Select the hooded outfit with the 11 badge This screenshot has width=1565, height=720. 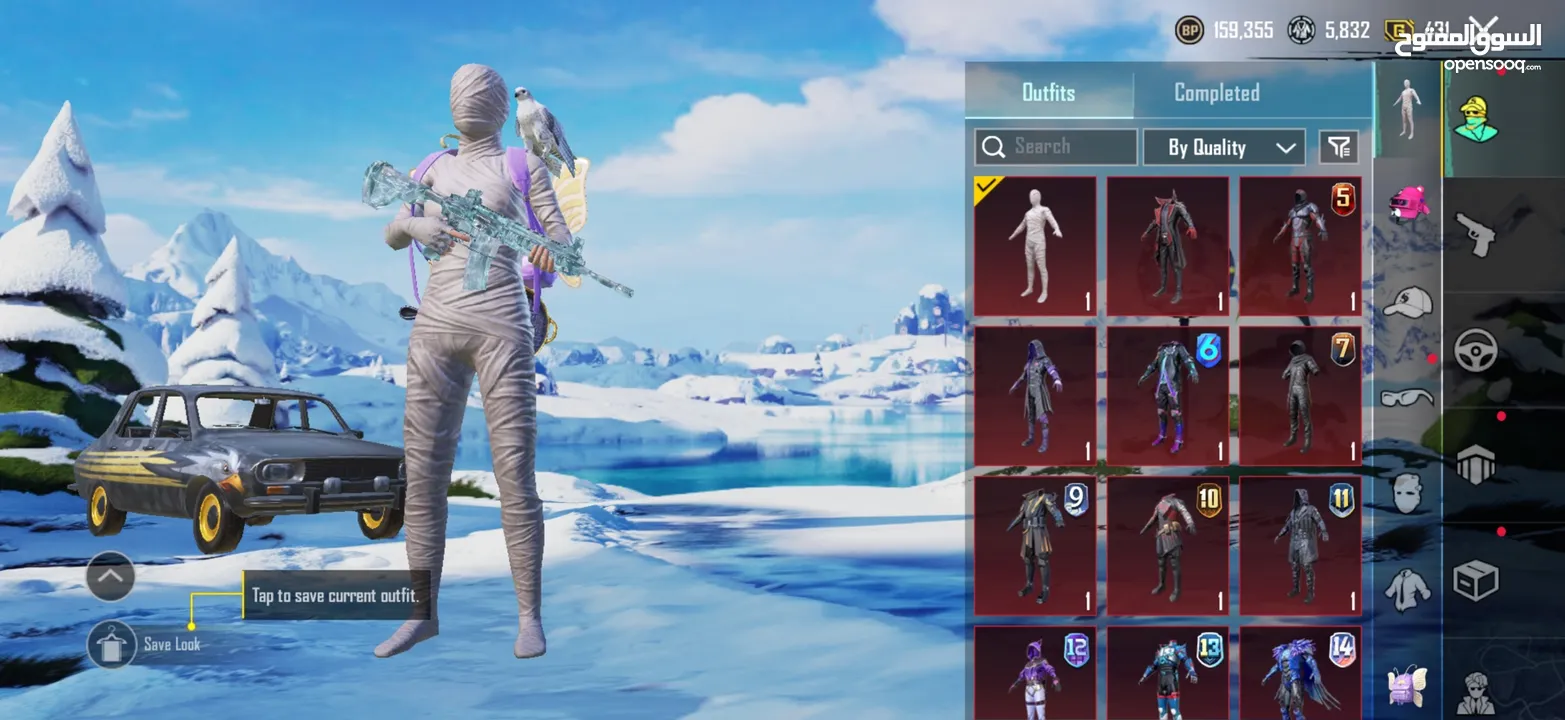[1300, 545]
